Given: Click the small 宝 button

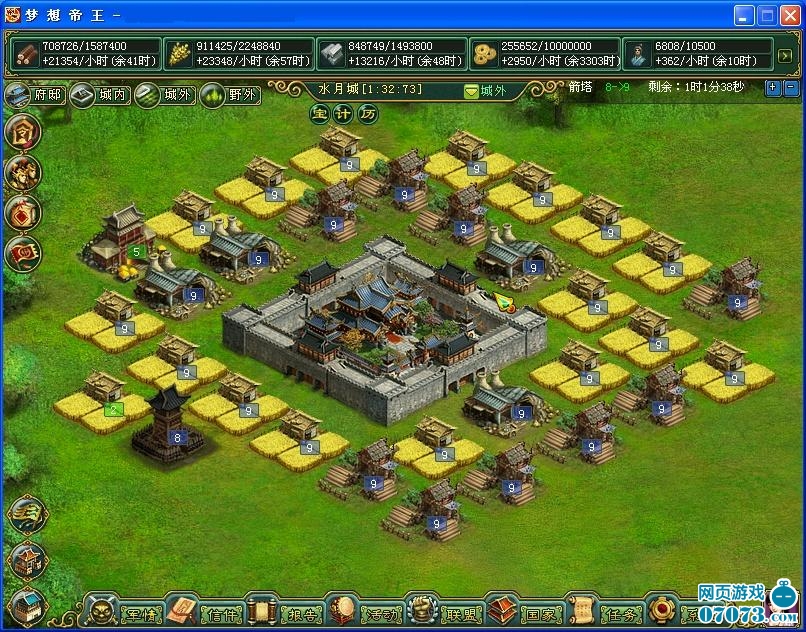Looking at the screenshot, I should pyautogui.click(x=319, y=114).
